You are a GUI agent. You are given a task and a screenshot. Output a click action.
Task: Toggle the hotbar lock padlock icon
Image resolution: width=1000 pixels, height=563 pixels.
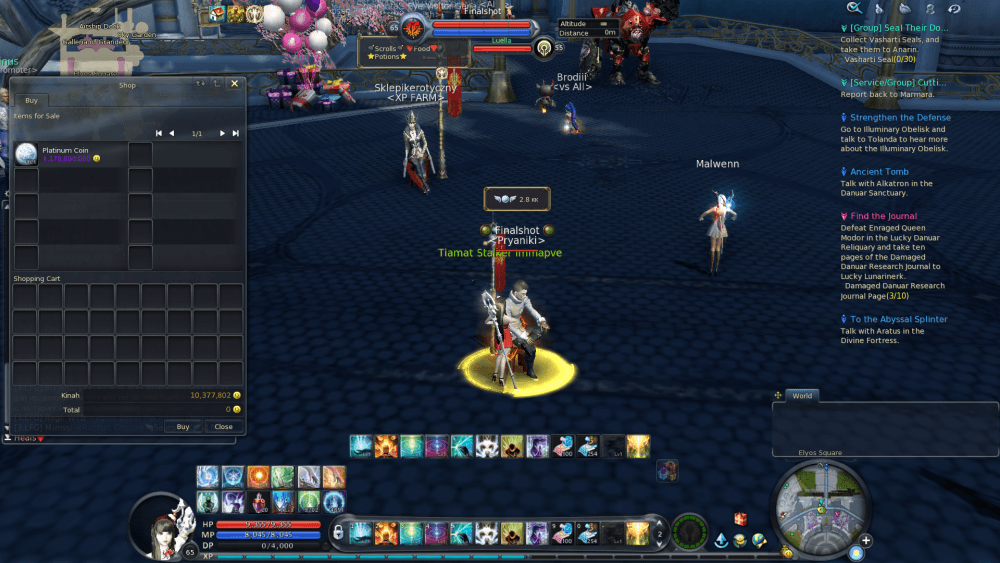coord(339,530)
